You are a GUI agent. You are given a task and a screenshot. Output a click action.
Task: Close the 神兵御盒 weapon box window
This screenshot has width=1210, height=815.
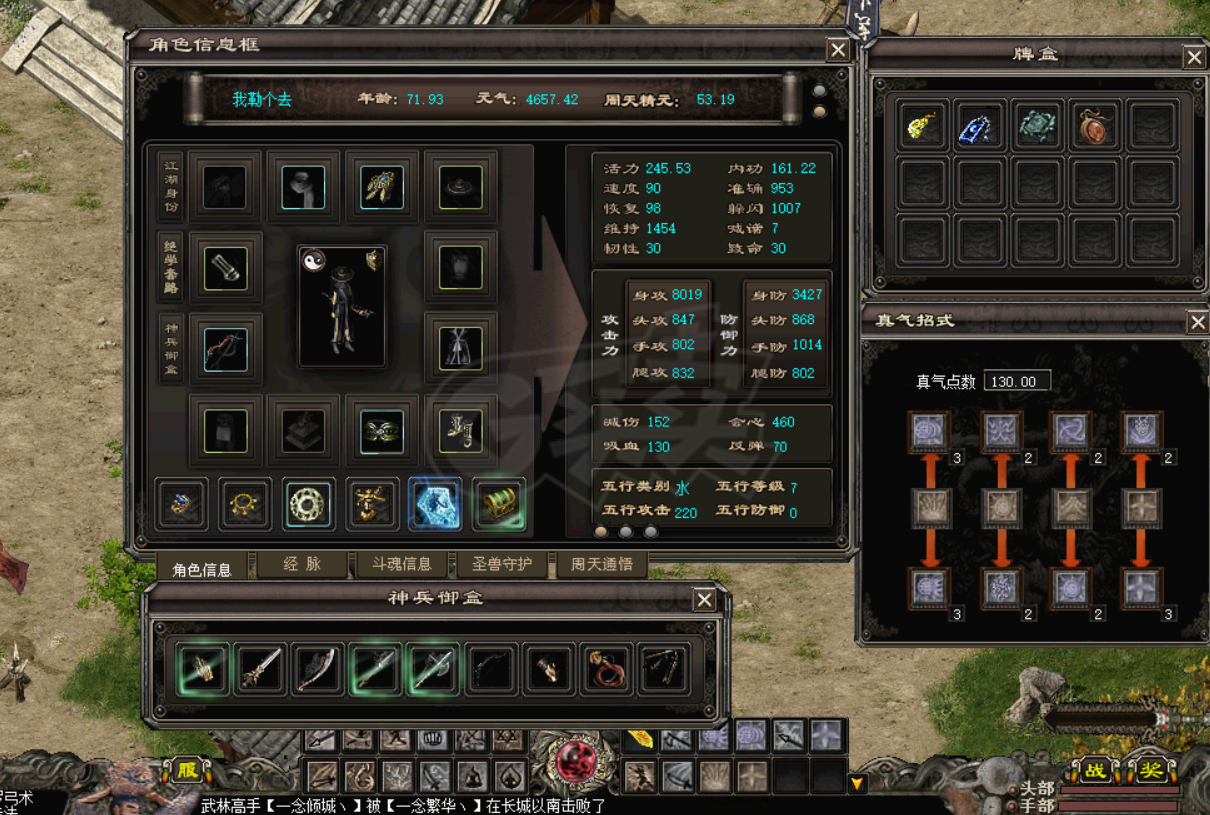click(704, 599)
